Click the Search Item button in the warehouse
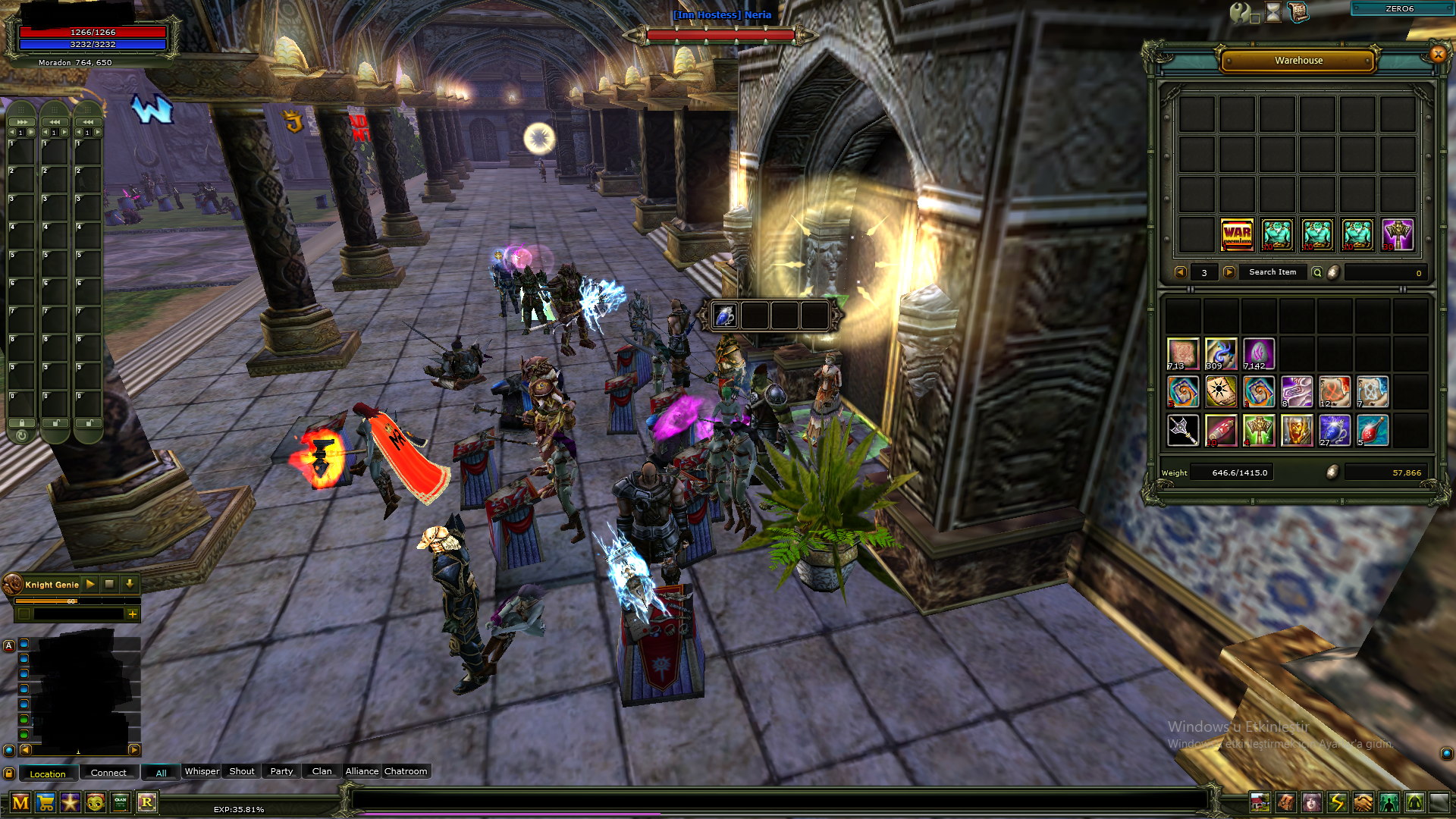 click(1272, 272)
